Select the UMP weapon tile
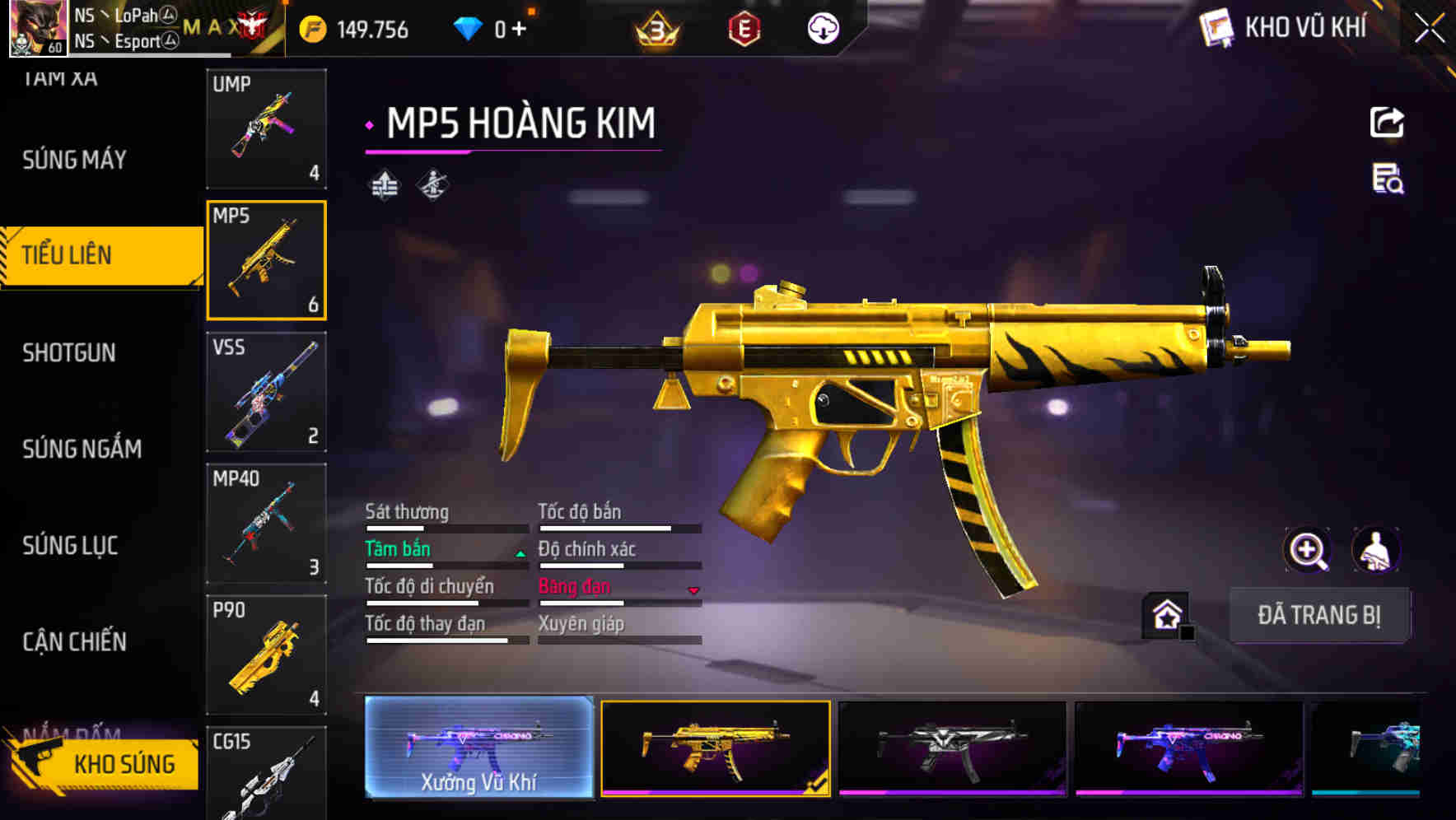This screenshot has height=820, width=1456. pos(266,128)
